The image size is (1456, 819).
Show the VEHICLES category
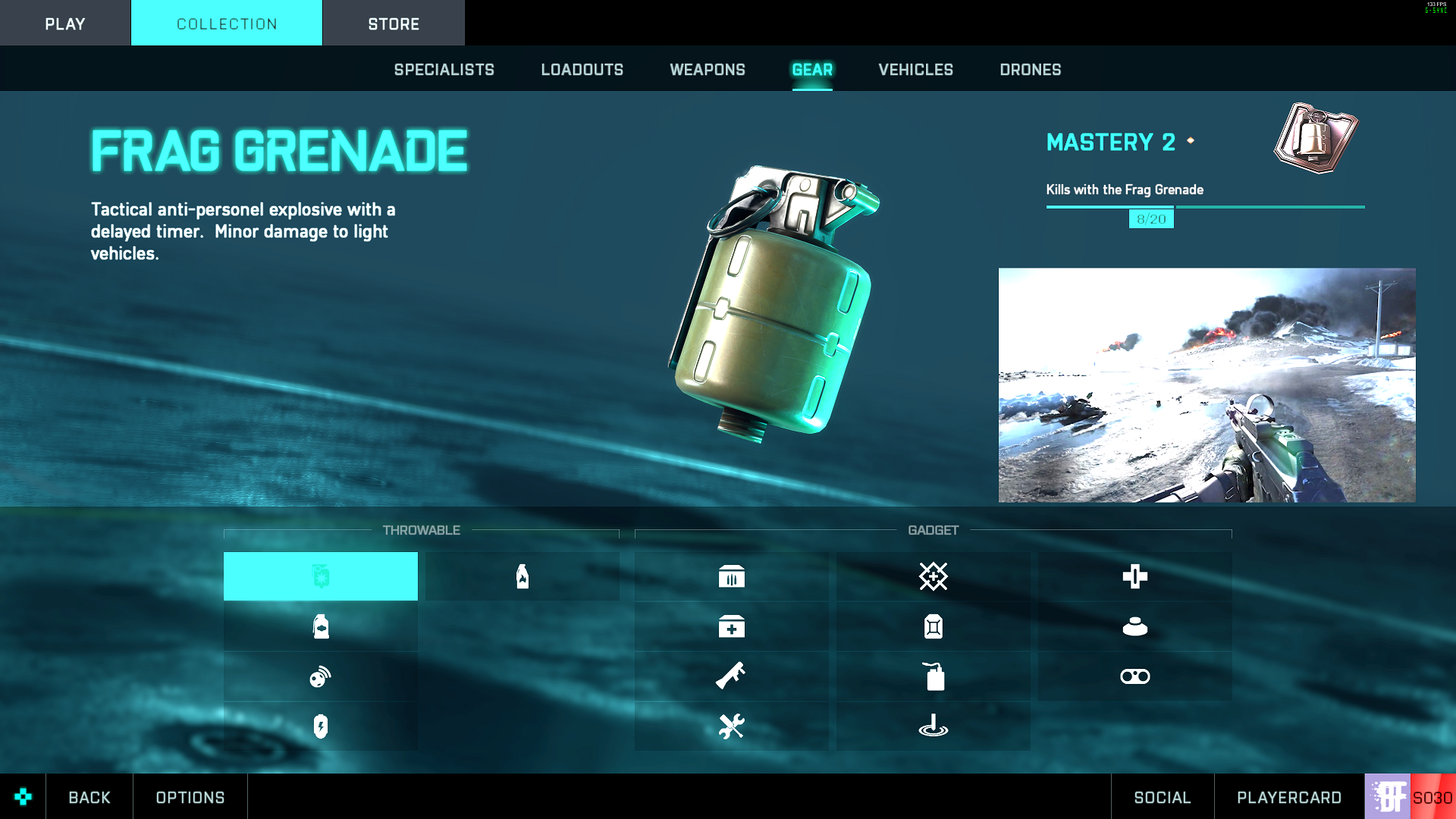coord(915,70)
